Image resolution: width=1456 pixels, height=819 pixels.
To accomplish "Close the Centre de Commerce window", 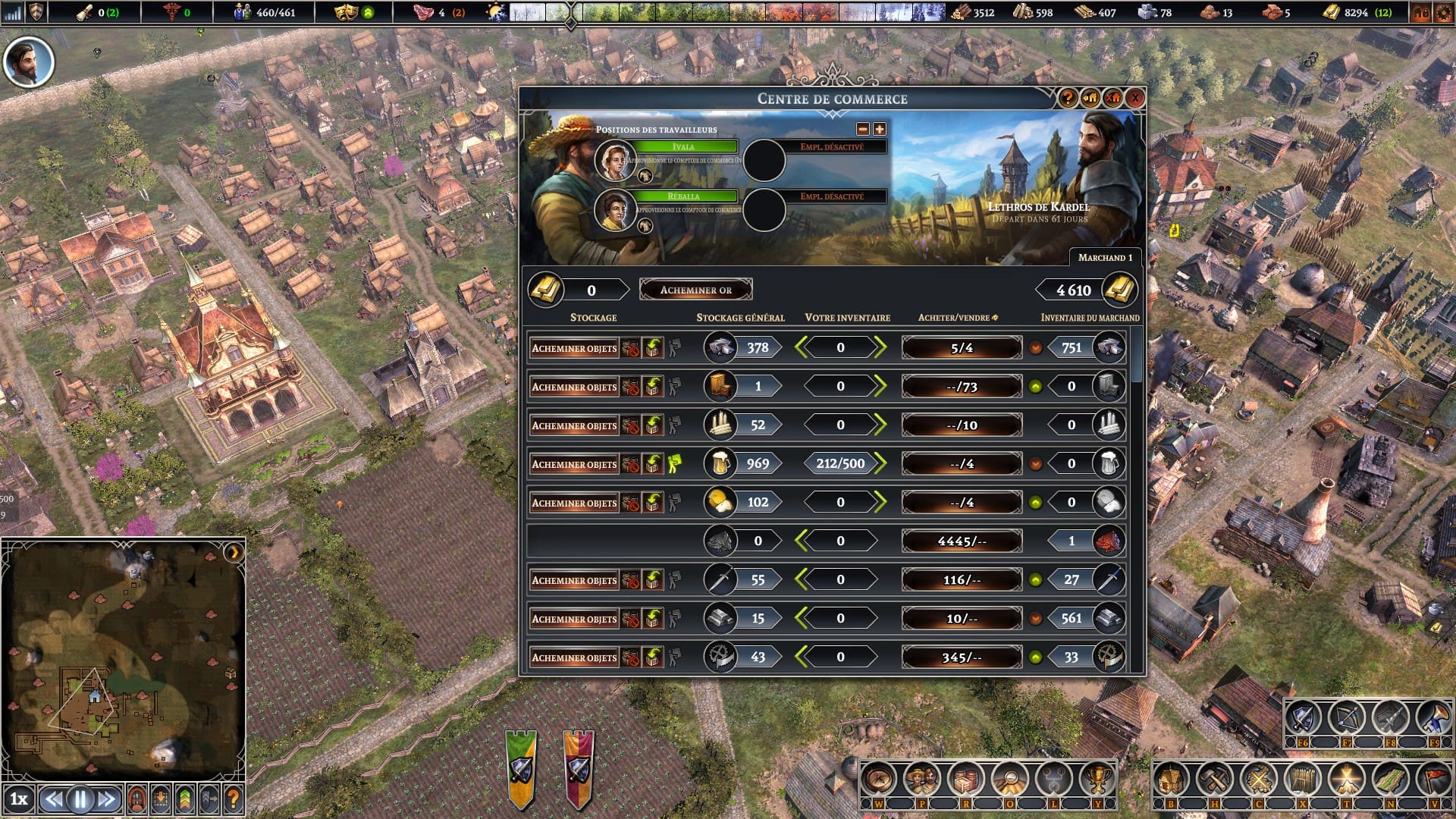I will point(1134,98).
